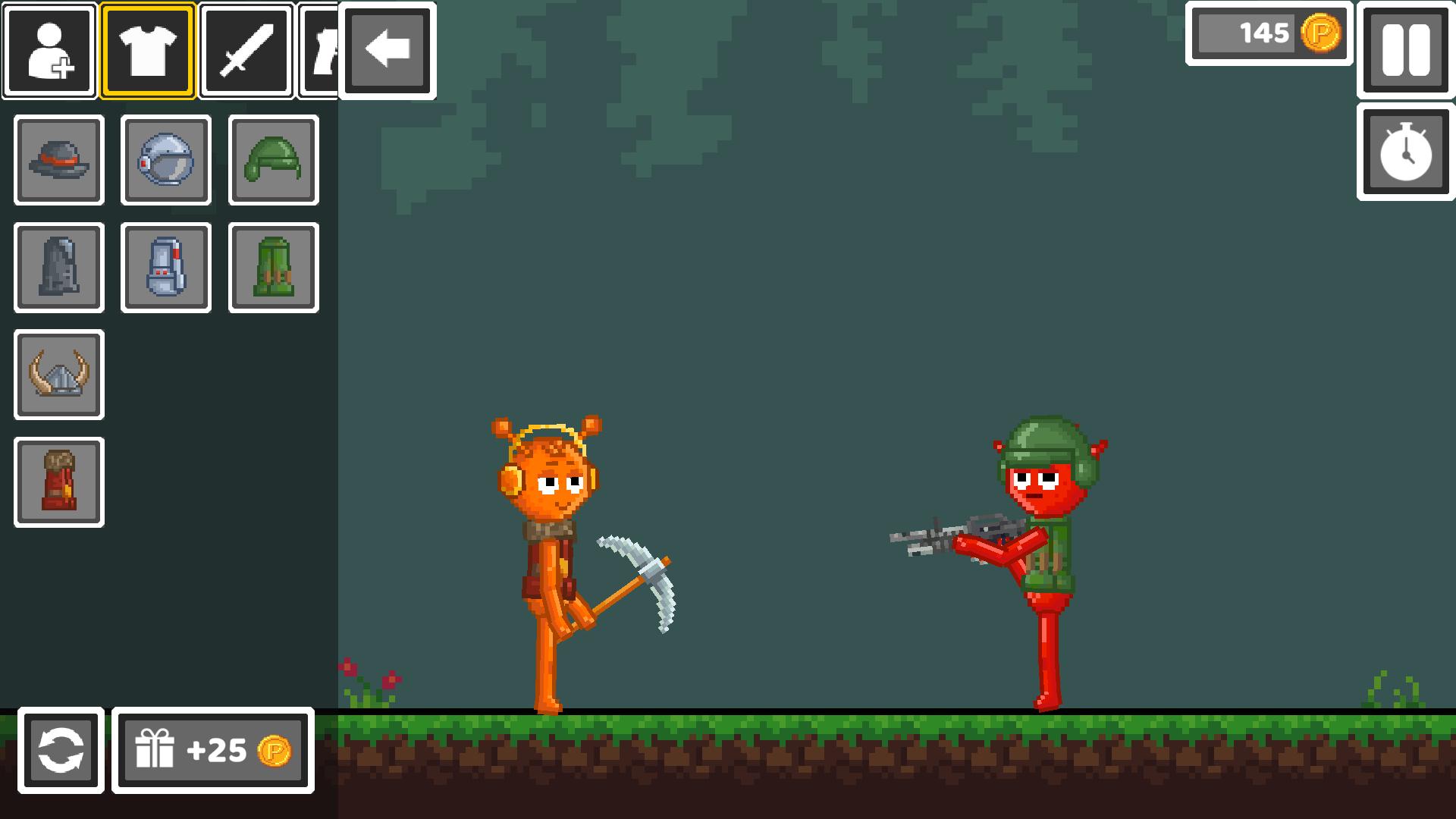Randomize outfit with the refresh button
This screenshot has width=1456, height=819.
point(62,752)
